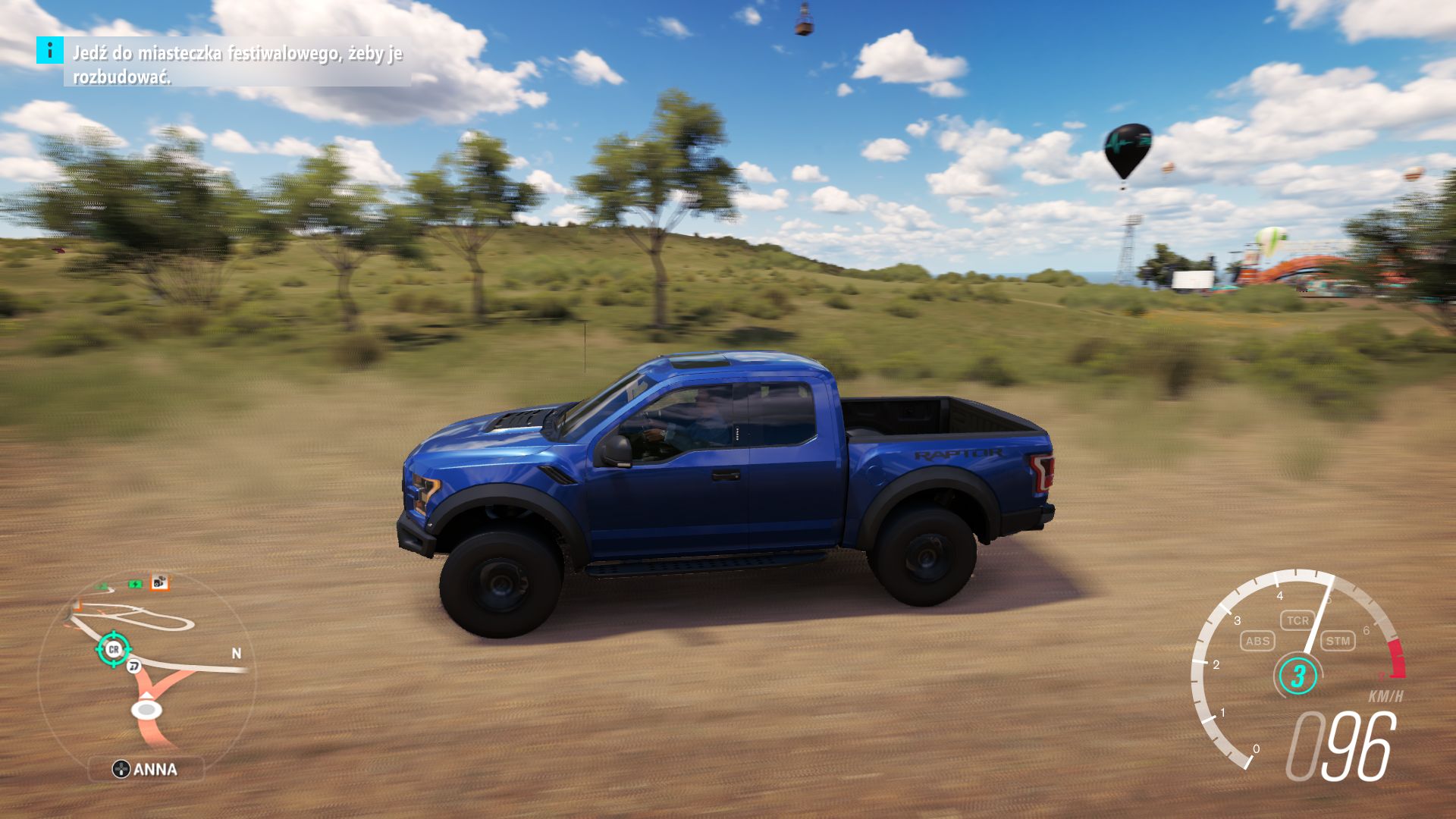Click the green lightning icon on the minimap
The image size is (1456, 819).
[134, 583]
